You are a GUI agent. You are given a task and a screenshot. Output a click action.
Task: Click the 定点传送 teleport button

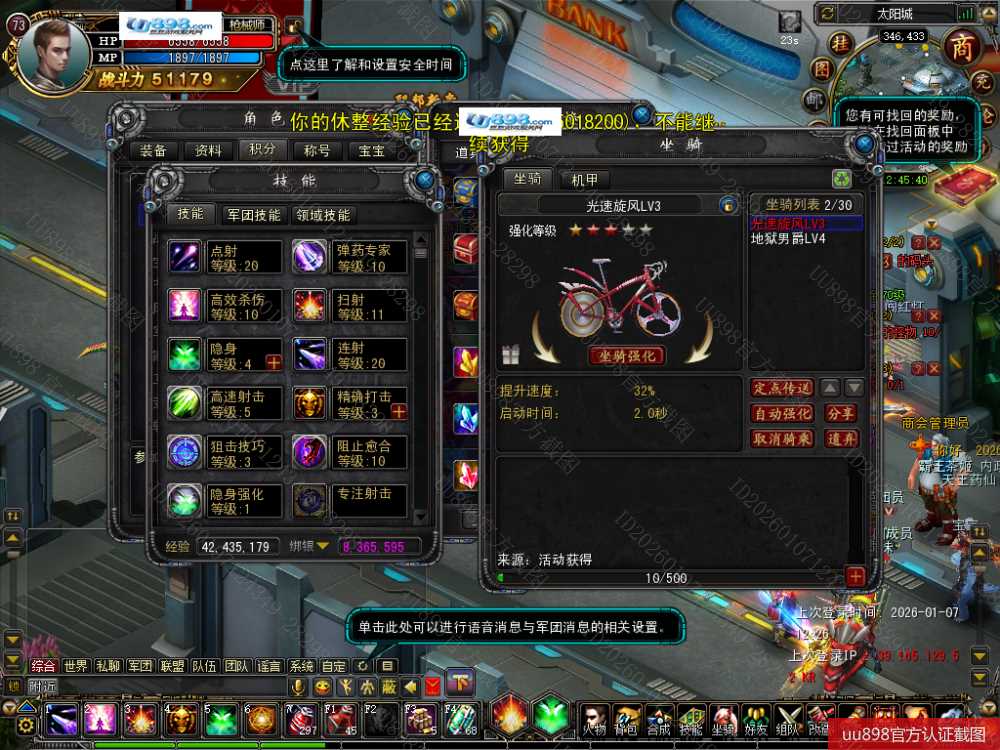(782, 388)
